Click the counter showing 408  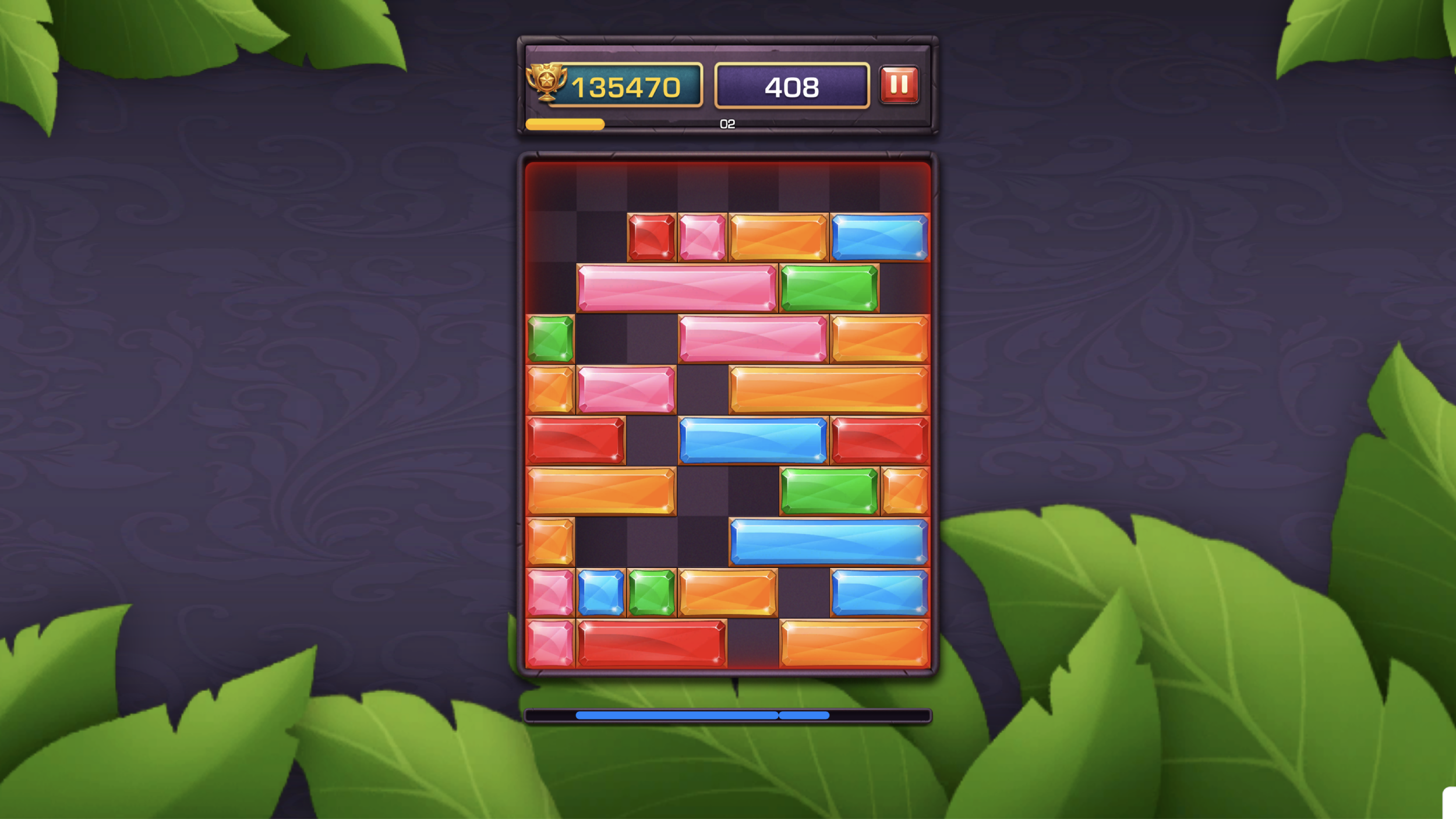pyautogui.click(x=792, y=87)
